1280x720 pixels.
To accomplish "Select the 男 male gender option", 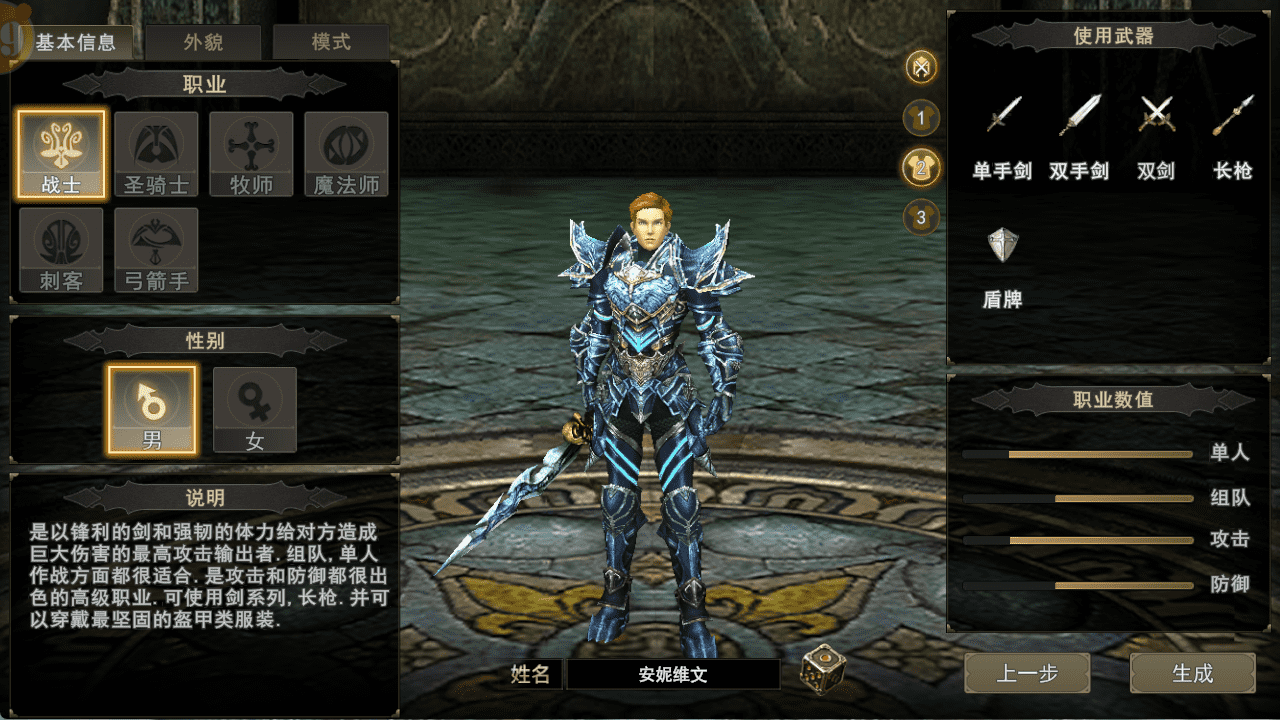I will point(153,409).
